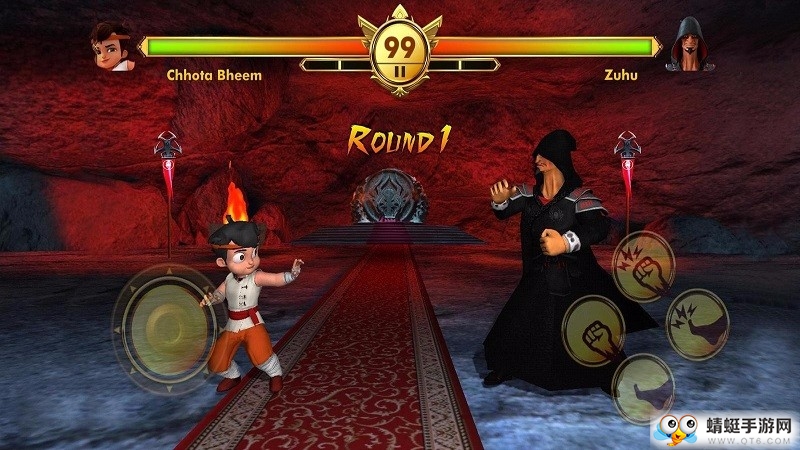Pause the fight using the pause symbol
Image resolution: width=800 pixels, height=450 pixels.
click(399, 71)
